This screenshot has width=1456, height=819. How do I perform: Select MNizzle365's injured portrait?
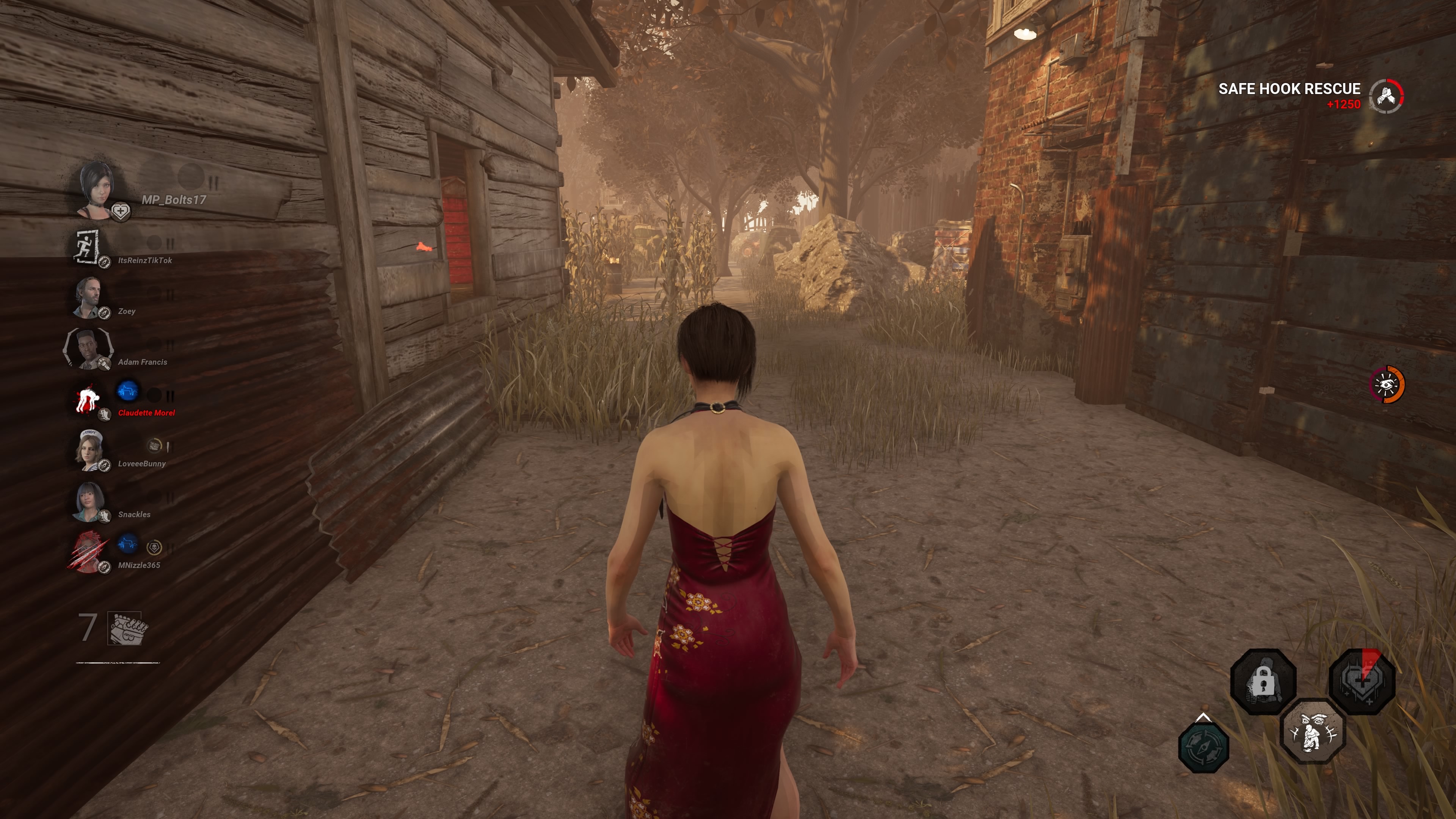[88, 552]
